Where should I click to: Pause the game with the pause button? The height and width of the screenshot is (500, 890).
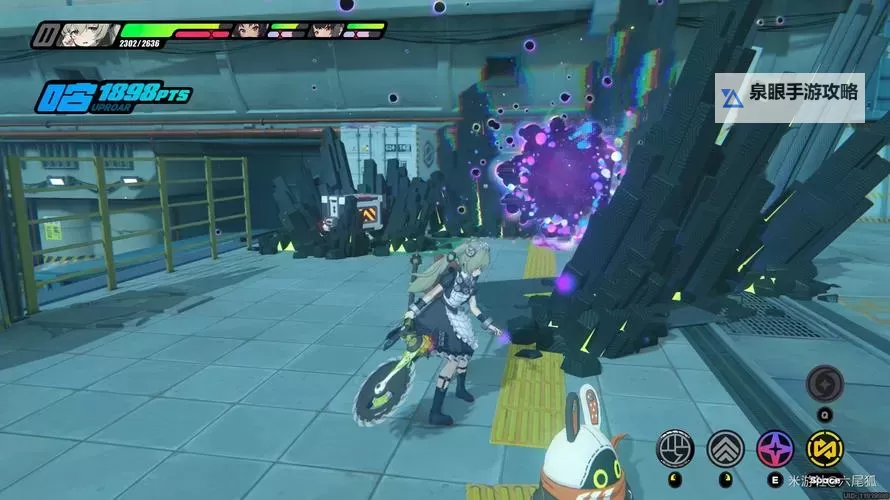tap(43, 35)
